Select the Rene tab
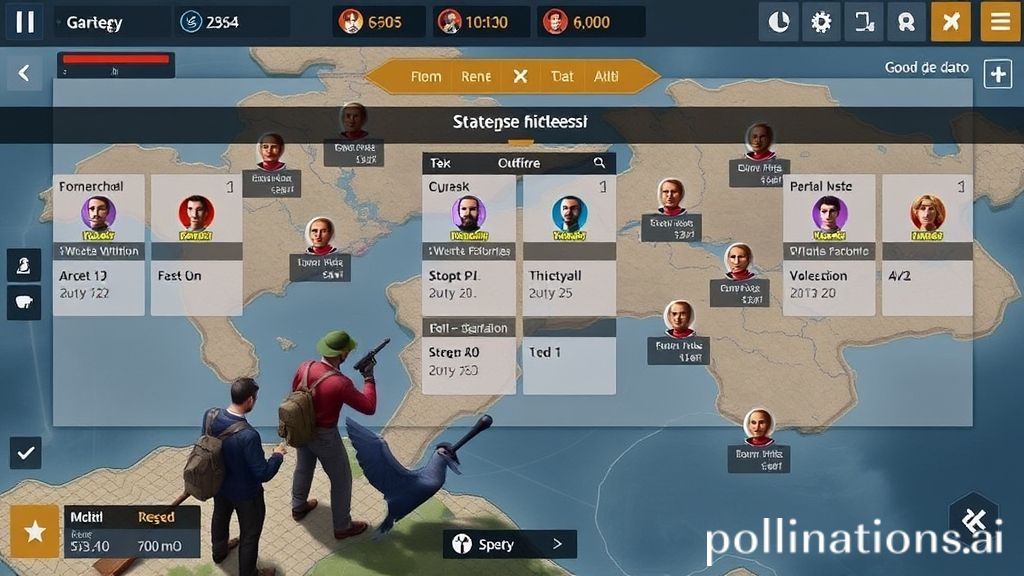The height and width of the screenshot is (576, 1024). (476, 76)
